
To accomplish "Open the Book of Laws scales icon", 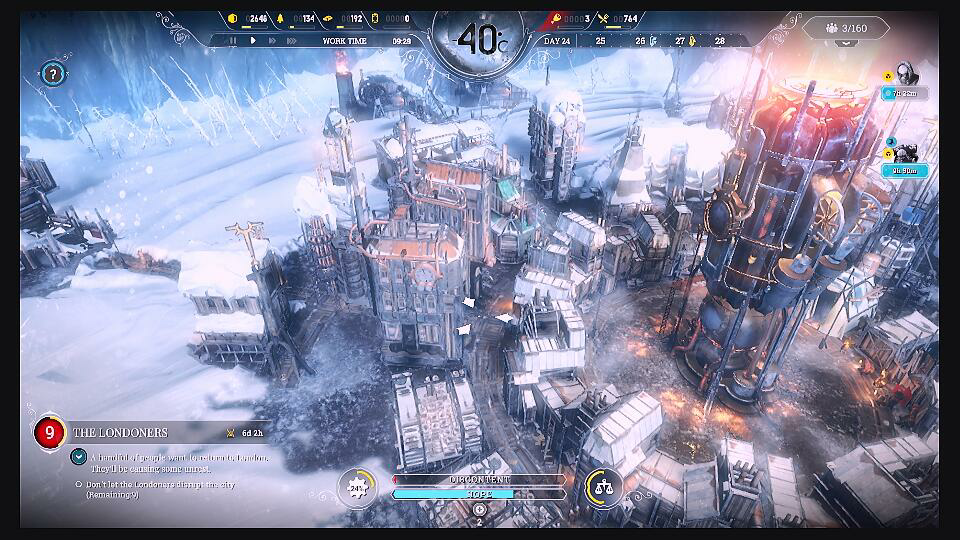I will [604, 487].
